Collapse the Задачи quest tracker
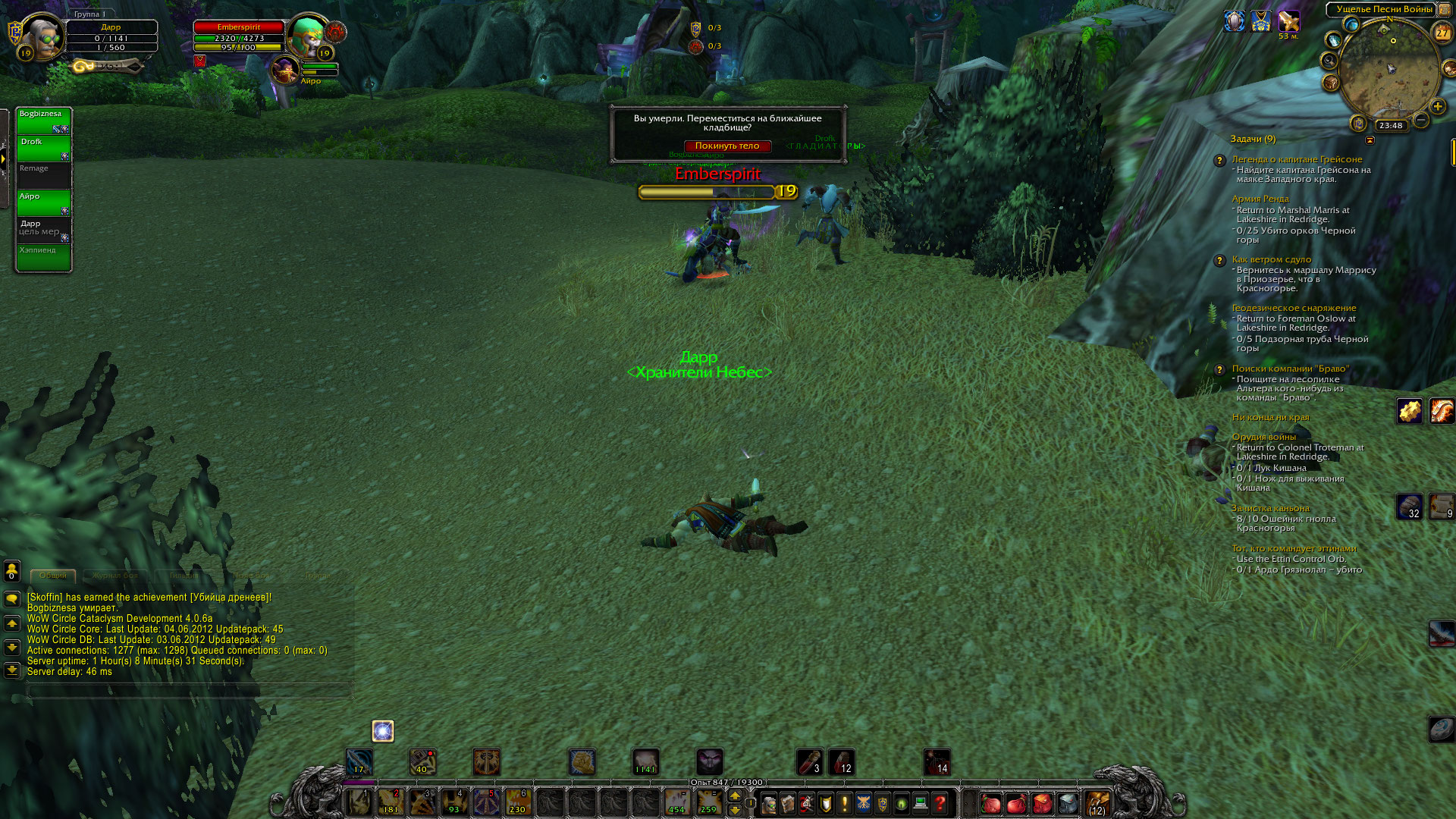1456x819 pixels. pos(1370,140)
